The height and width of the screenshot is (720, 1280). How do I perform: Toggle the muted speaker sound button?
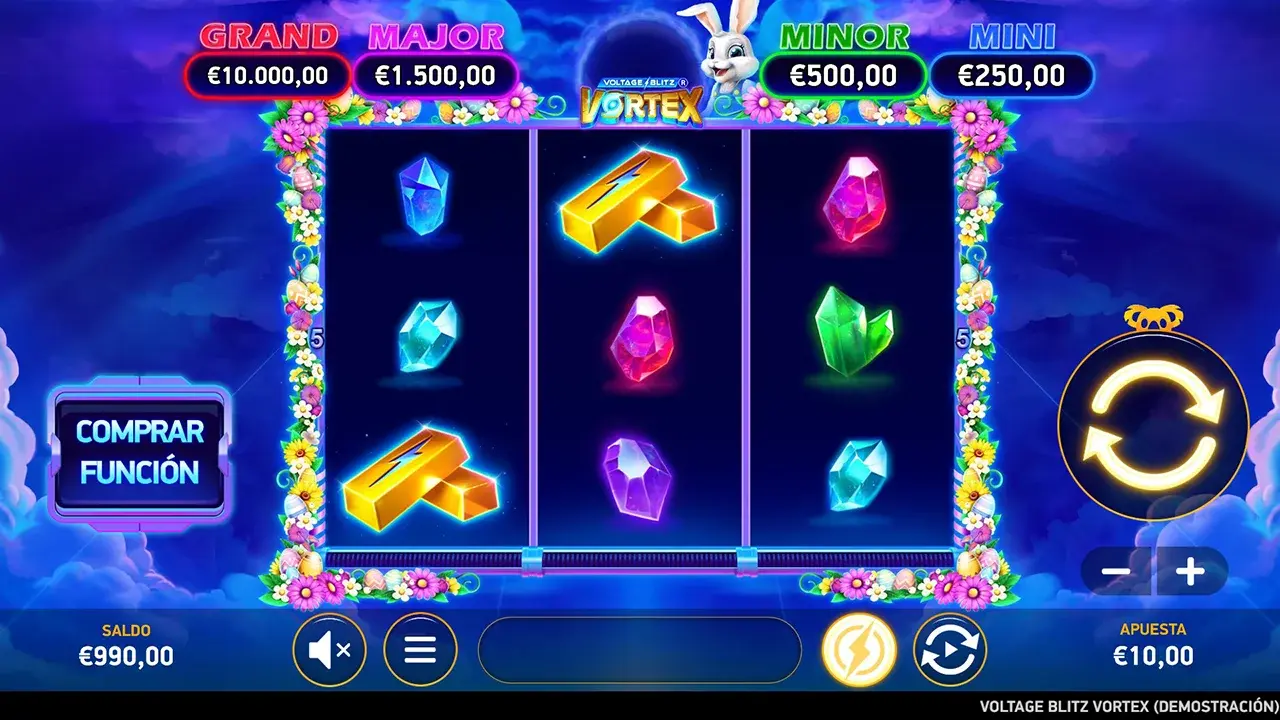tap(329, 650)
